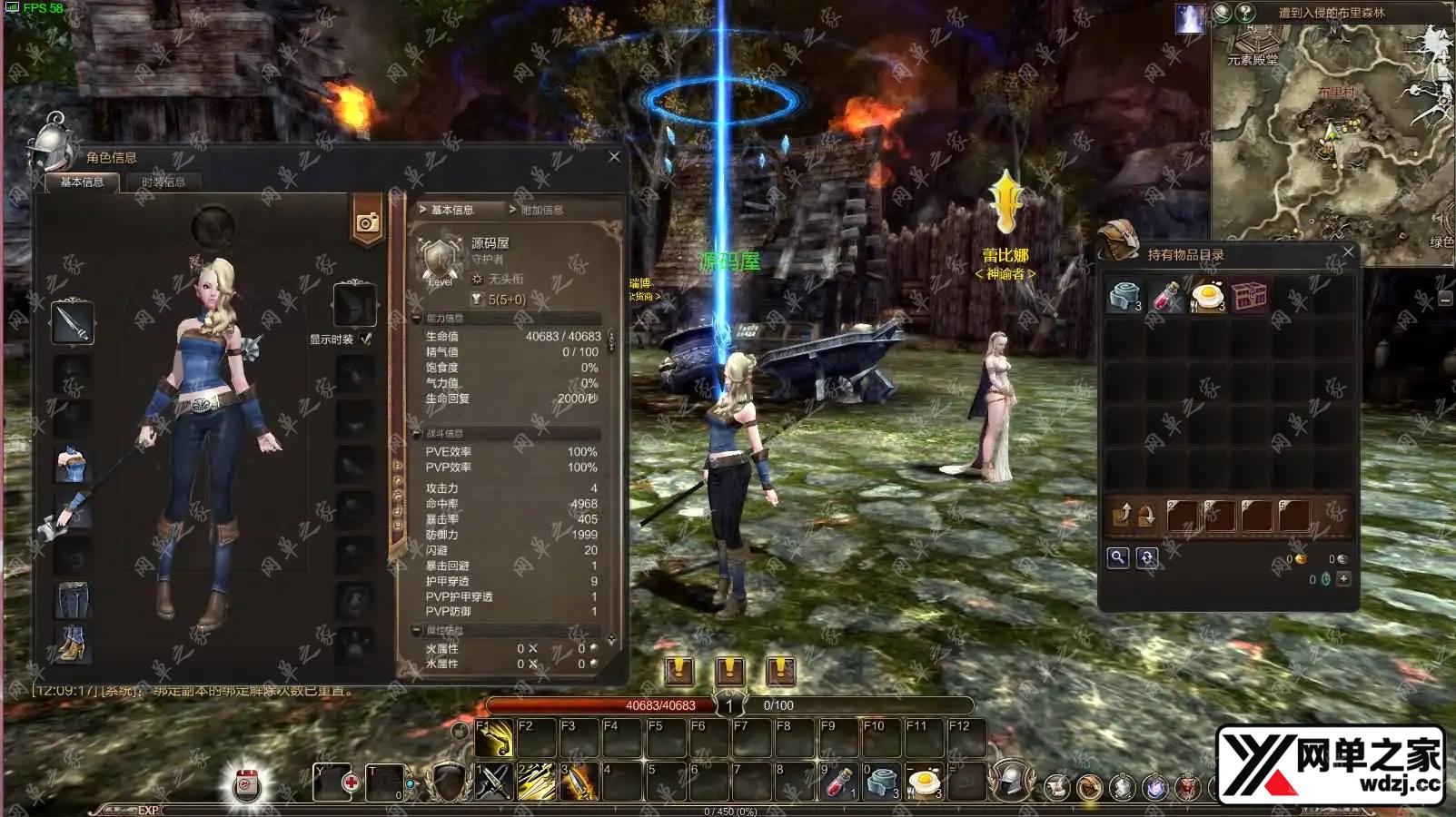Select the equipped boots slot
The width and height of the screenshot is (1456, 817).
(x=73, y=643)
